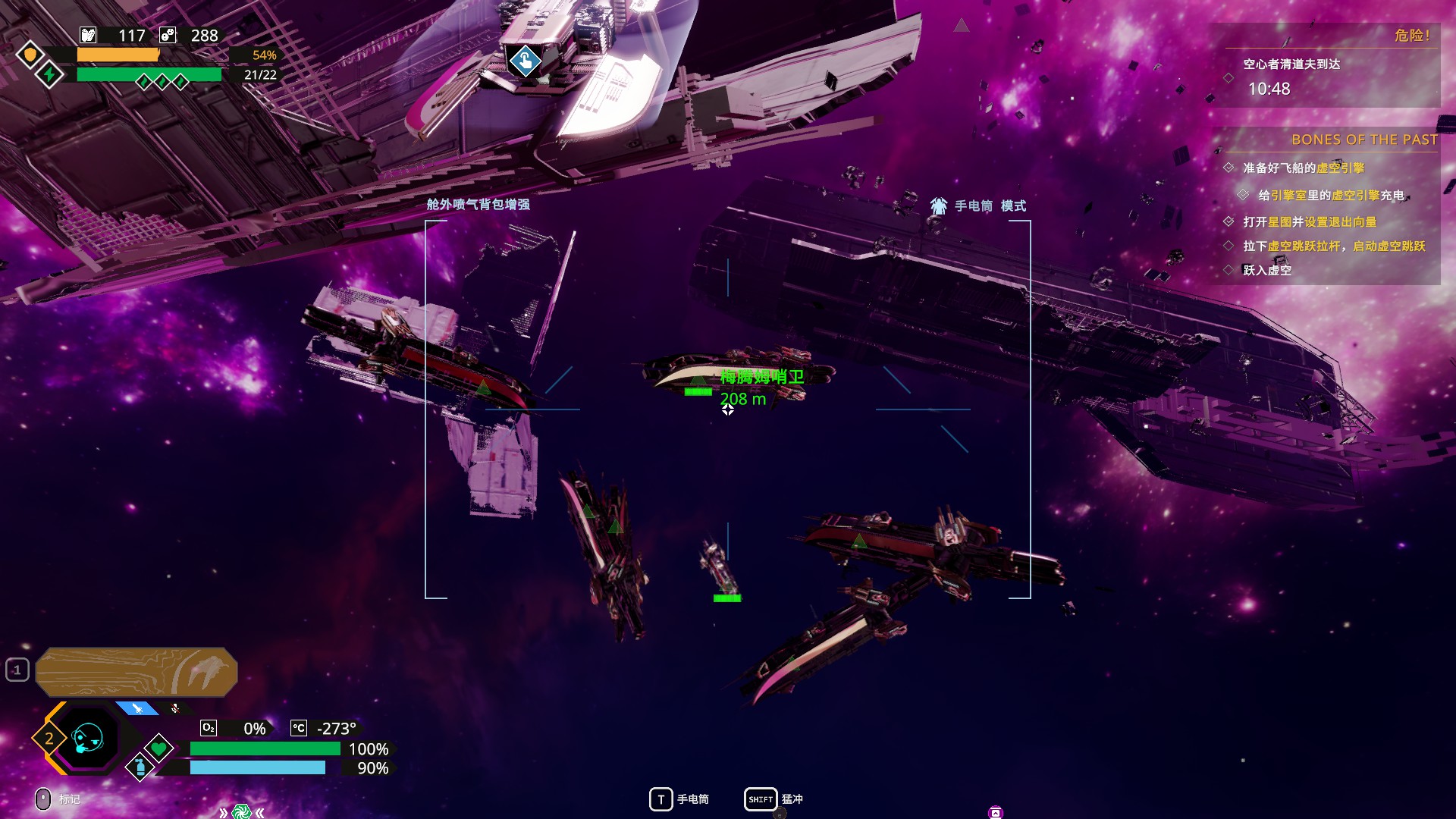Toggle the muted microphone icon
The width and height of the screenshot is (1456, 819).
click(175, 708)
